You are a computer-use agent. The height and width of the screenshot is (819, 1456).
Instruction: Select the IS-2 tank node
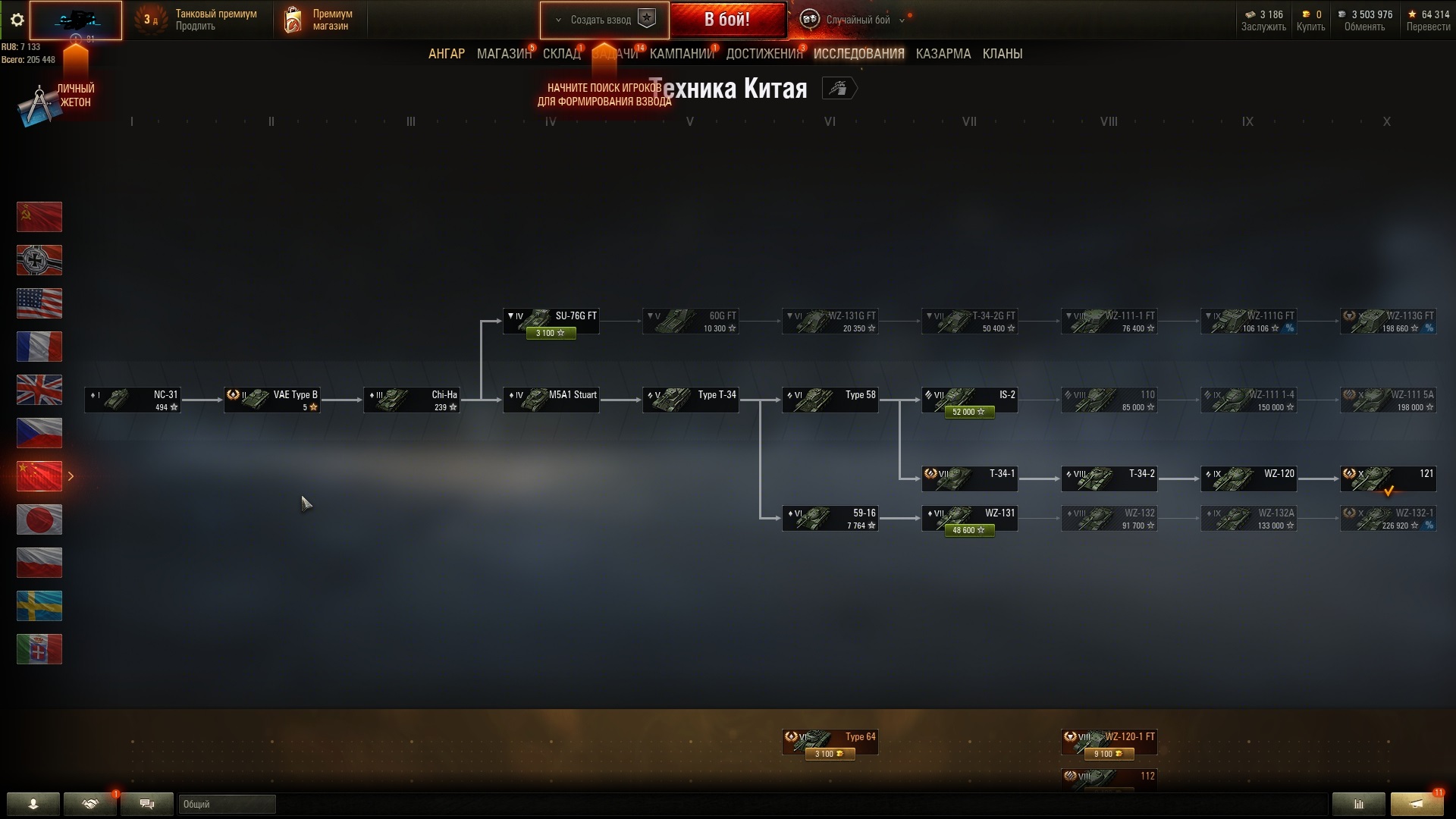969,400
